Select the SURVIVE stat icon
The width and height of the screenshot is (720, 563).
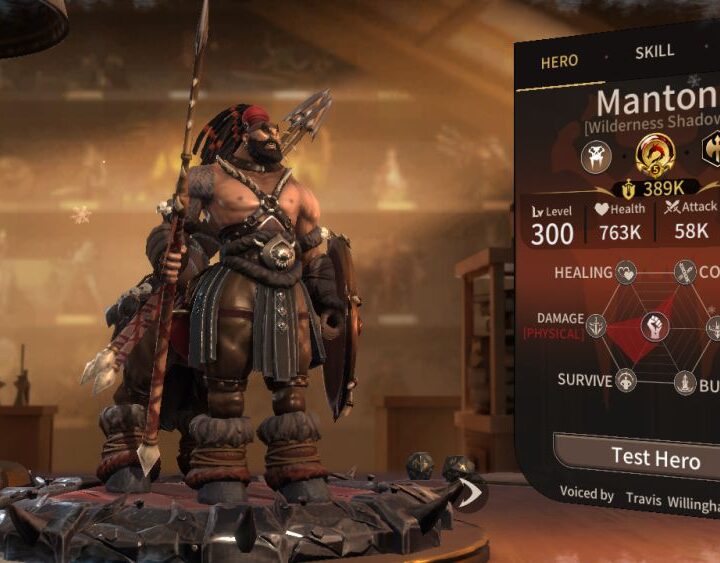tap(626, 380)
